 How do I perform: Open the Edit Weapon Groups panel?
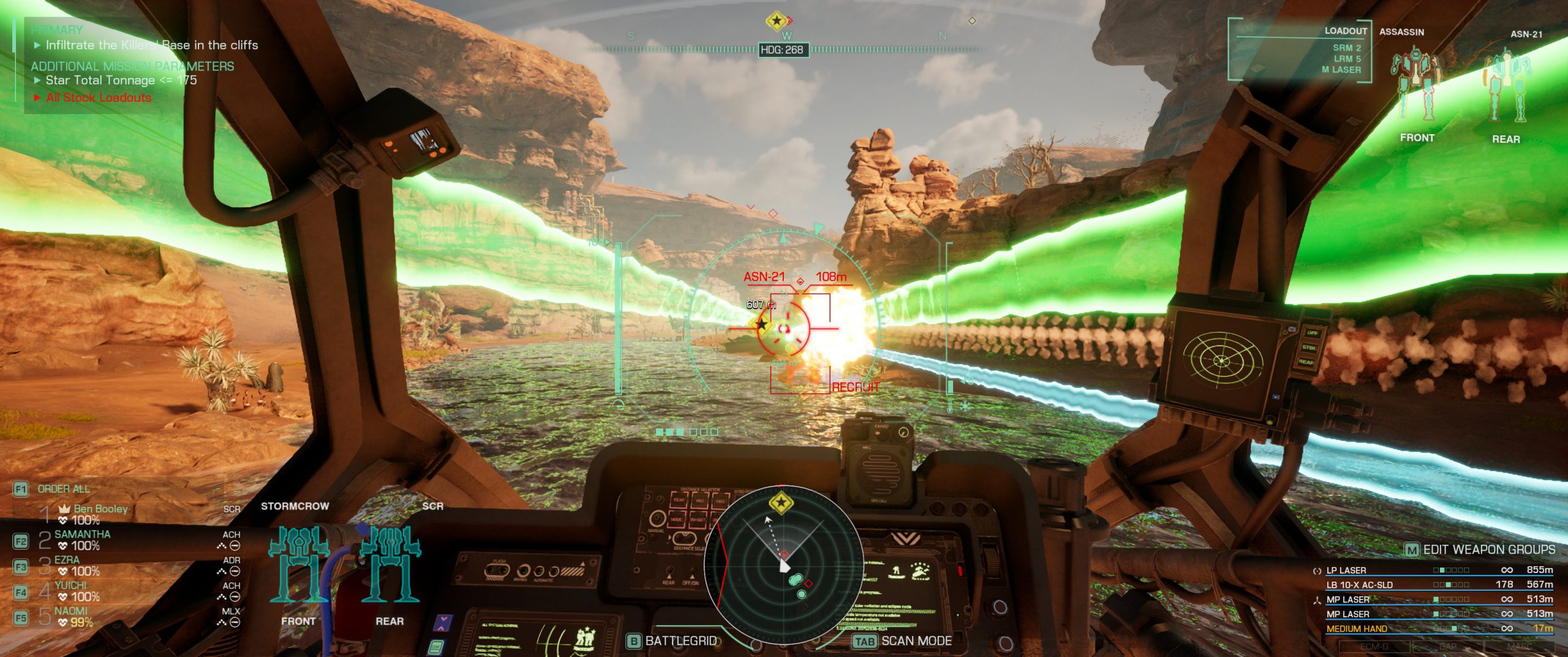tap(1488, 550)
